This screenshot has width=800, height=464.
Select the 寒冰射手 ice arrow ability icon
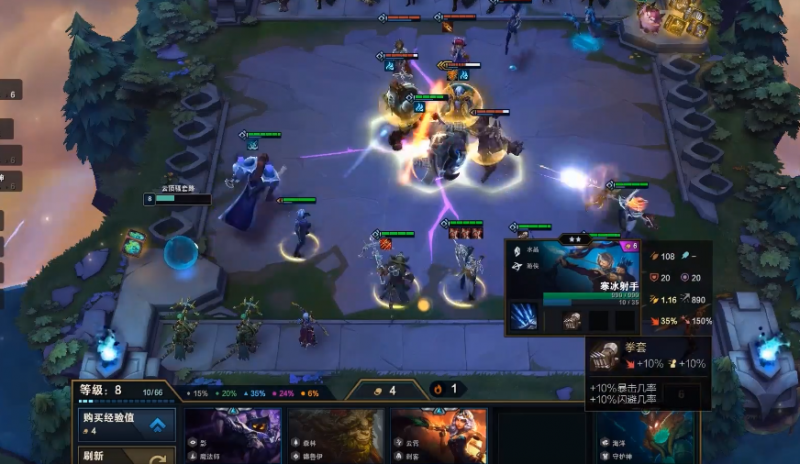pos(524,318)
